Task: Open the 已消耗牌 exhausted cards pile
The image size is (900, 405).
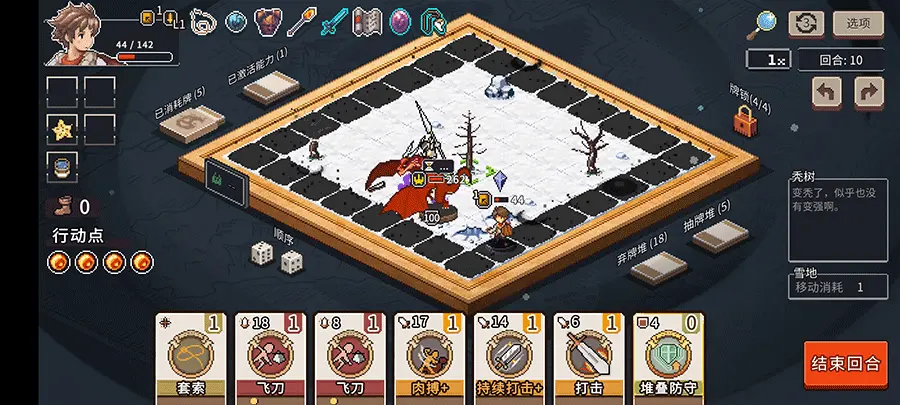Action: (x=195, y=125)
